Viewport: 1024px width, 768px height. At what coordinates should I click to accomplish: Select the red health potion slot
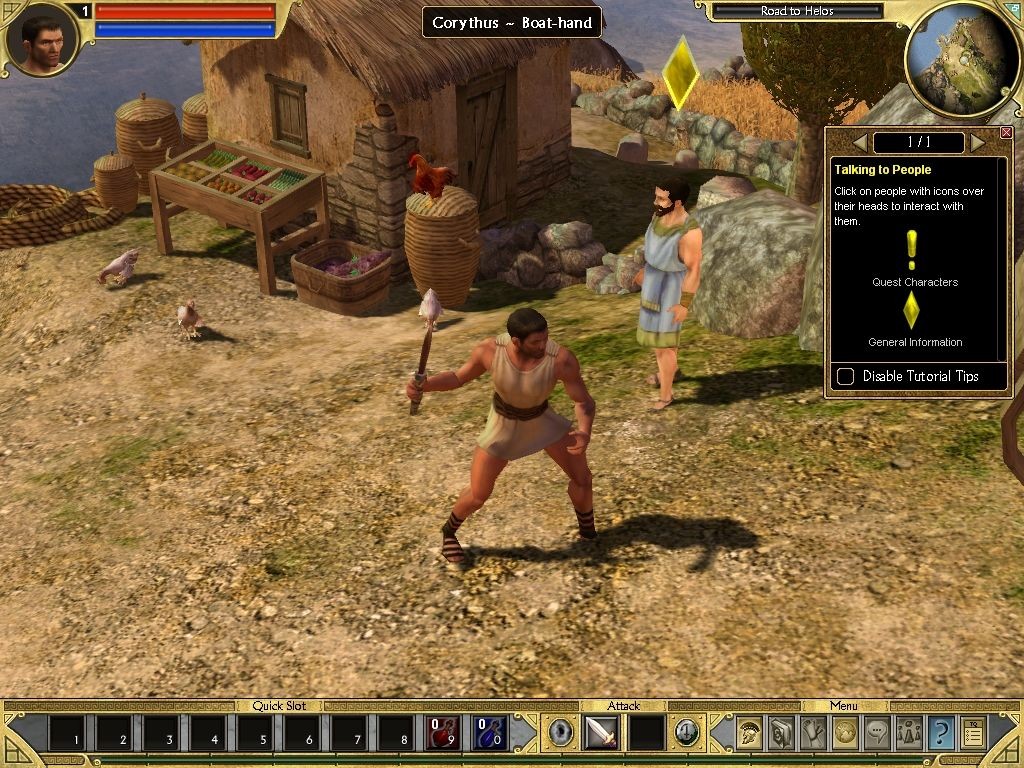[x=443, y=733]
